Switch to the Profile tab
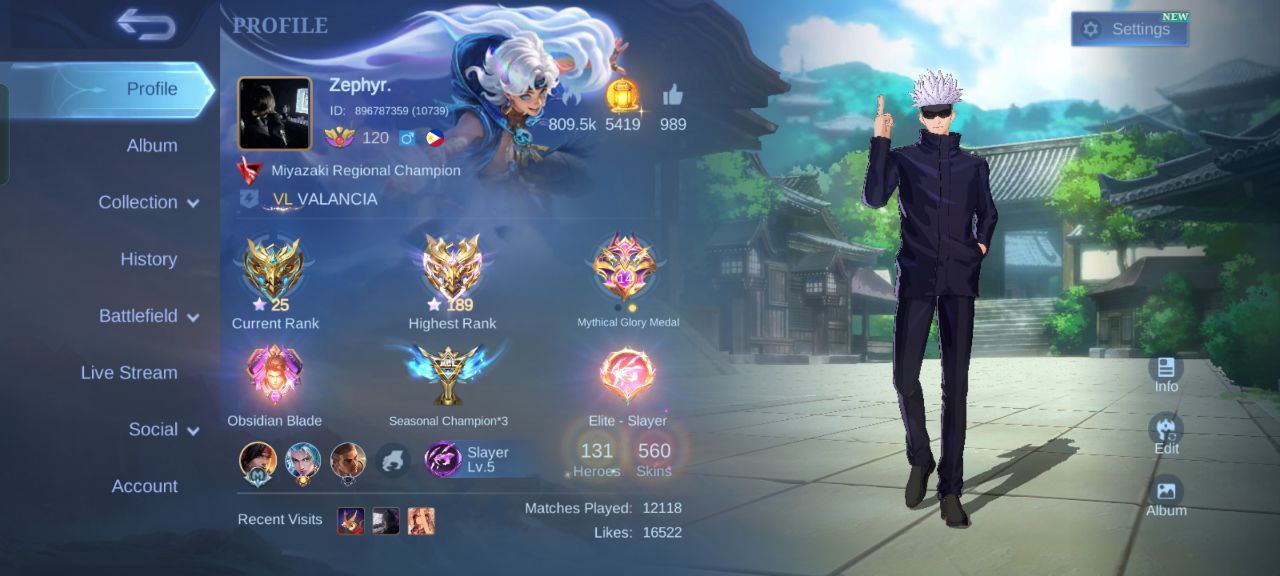The image size is (1280, 576). [x=151, y=89]
